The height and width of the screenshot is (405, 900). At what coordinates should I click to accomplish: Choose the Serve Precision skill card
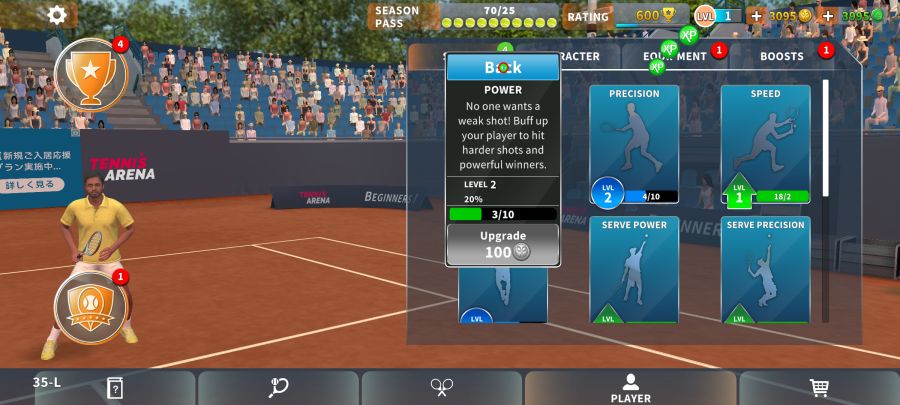(x=765, y=270)
